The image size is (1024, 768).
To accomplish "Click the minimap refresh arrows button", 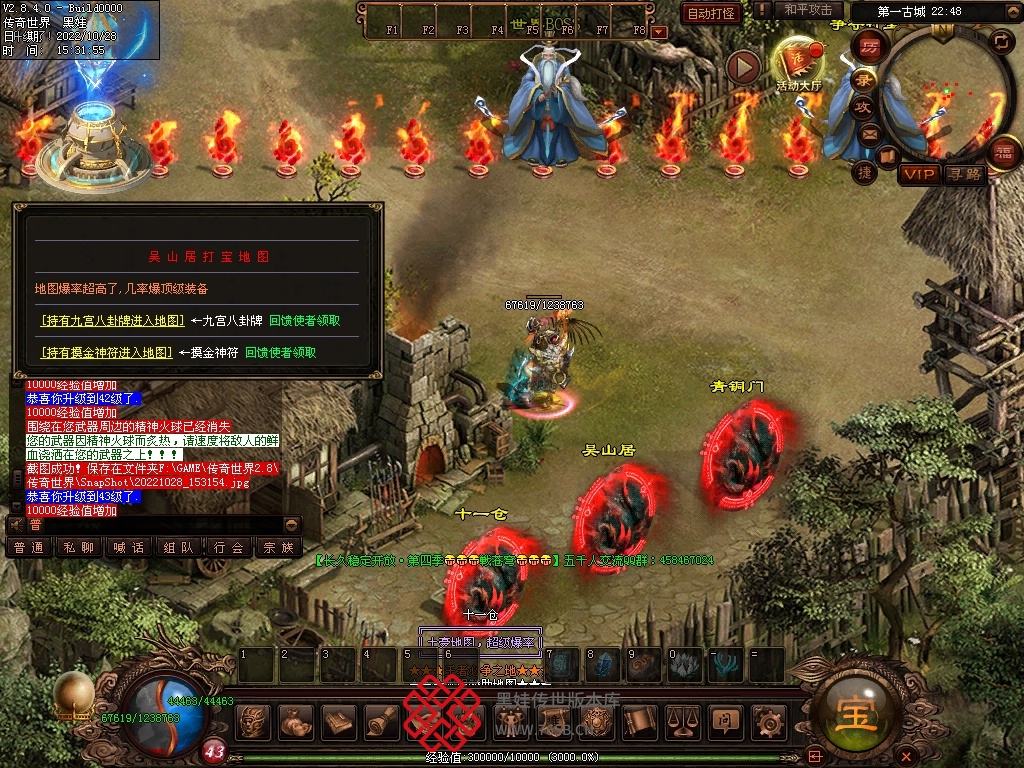I will [x=1000, y=40].
